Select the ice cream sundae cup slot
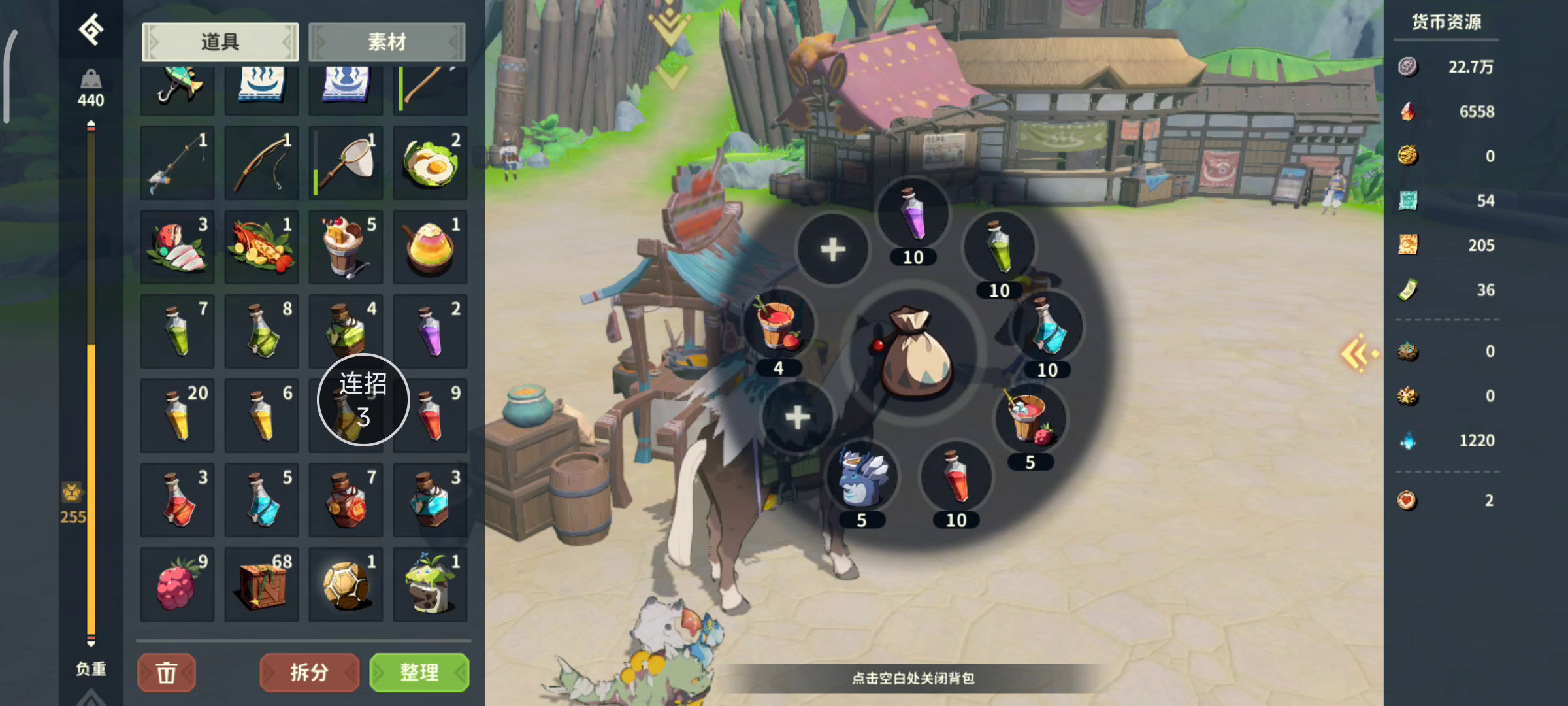This screenshot has height=706, width=1568. coord(346,247)
